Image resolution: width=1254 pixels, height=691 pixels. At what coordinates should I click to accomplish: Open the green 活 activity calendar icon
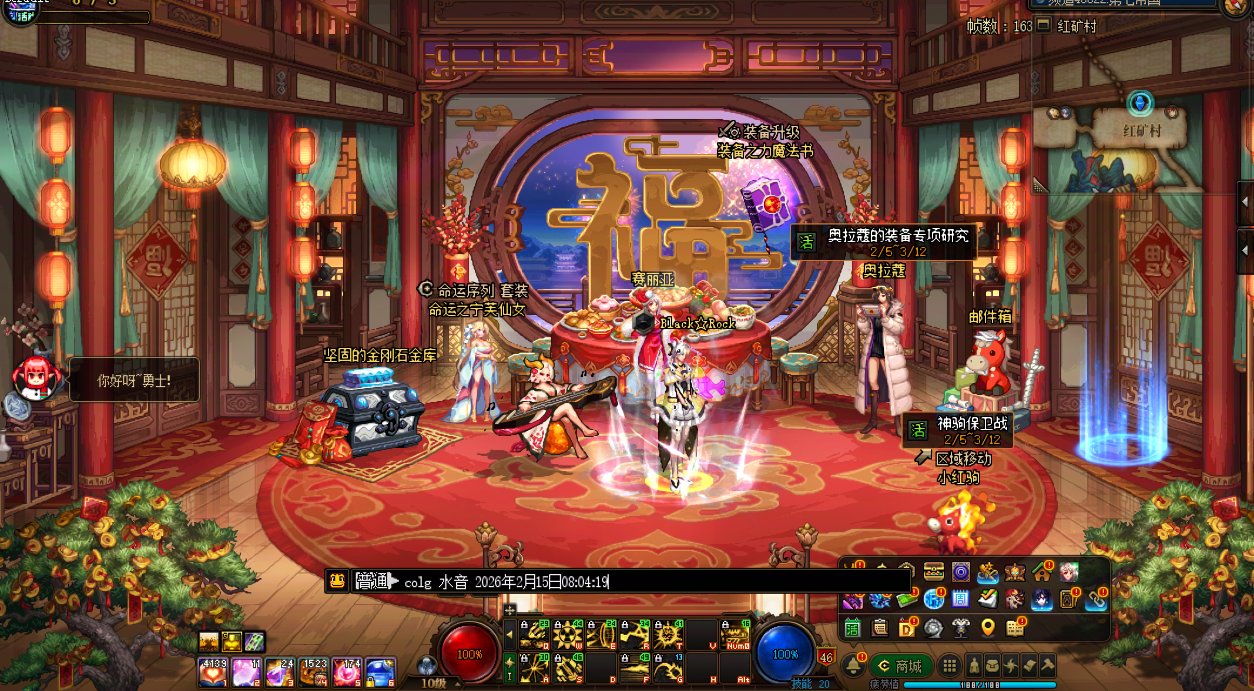[x=853, y=627]
